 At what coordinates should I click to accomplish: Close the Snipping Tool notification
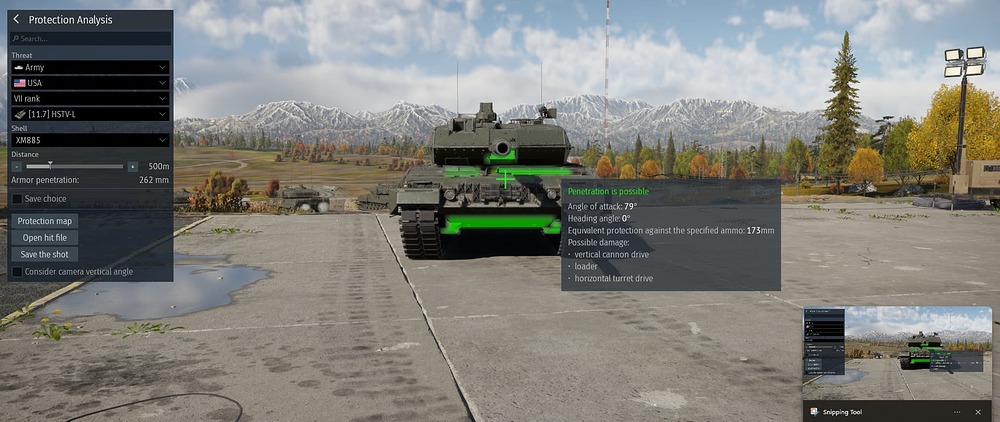pyautogui.click(x=978, y=411)
